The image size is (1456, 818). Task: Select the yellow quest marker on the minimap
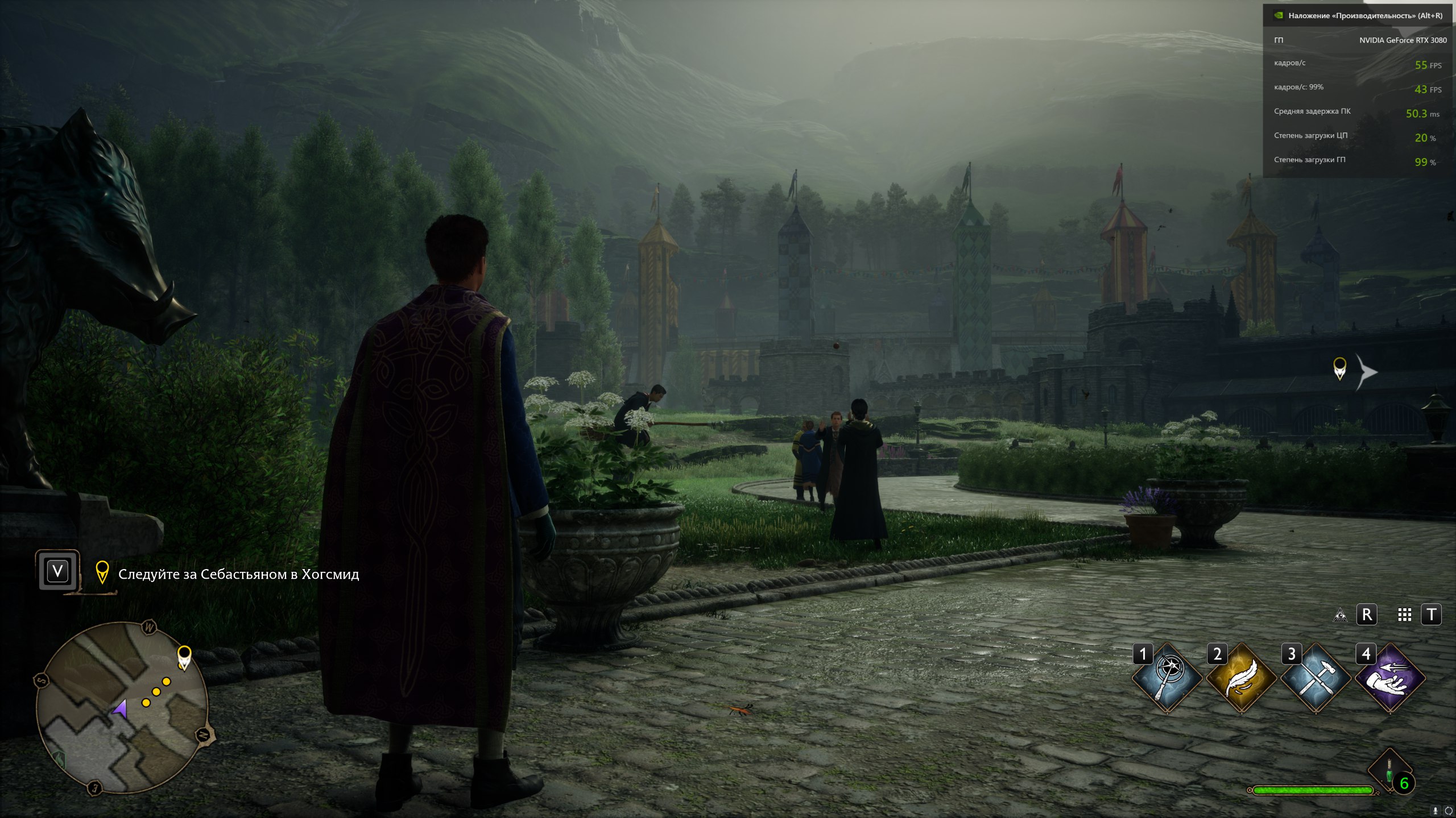[184, 657]
